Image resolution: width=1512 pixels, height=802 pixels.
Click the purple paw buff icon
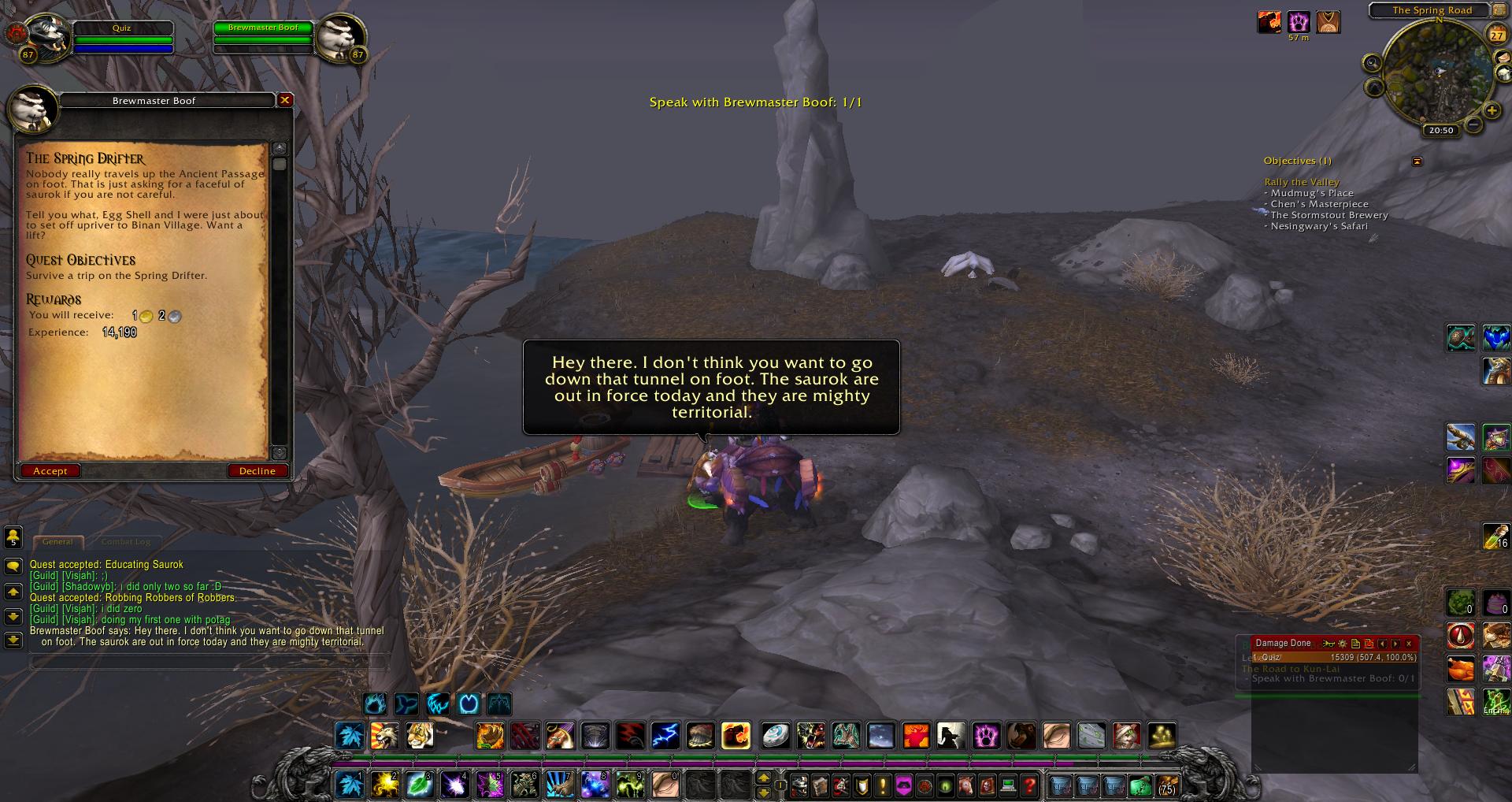click(x=1299, y=22)
